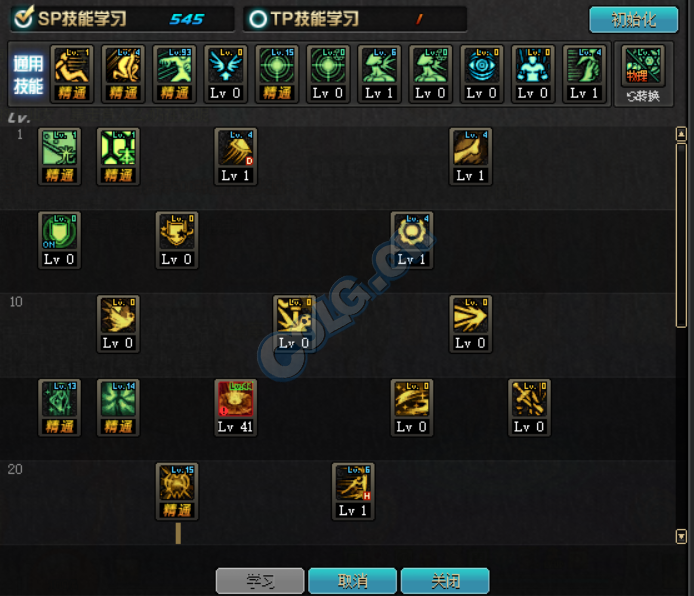Image resolution: width=694 pixels, height=596 pixels.
Task: Choose the golden gear skill at Lv 1
Action: click(x=410, y=232)
